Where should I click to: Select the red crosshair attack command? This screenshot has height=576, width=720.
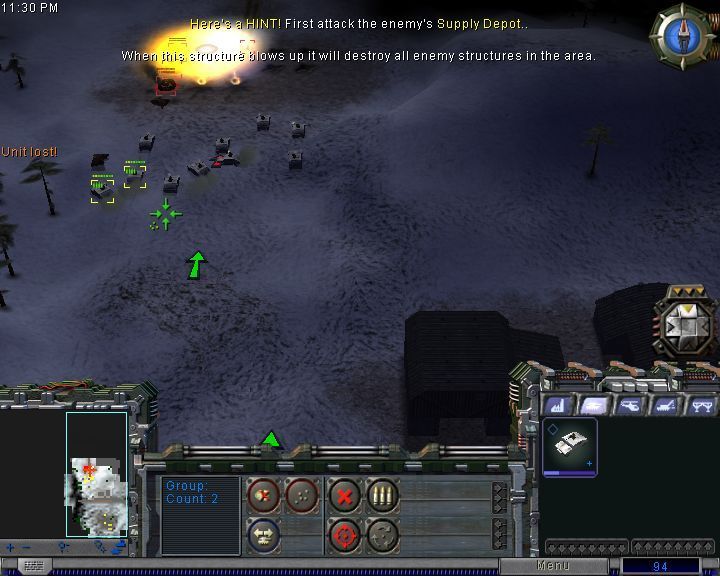coord(344,535)
